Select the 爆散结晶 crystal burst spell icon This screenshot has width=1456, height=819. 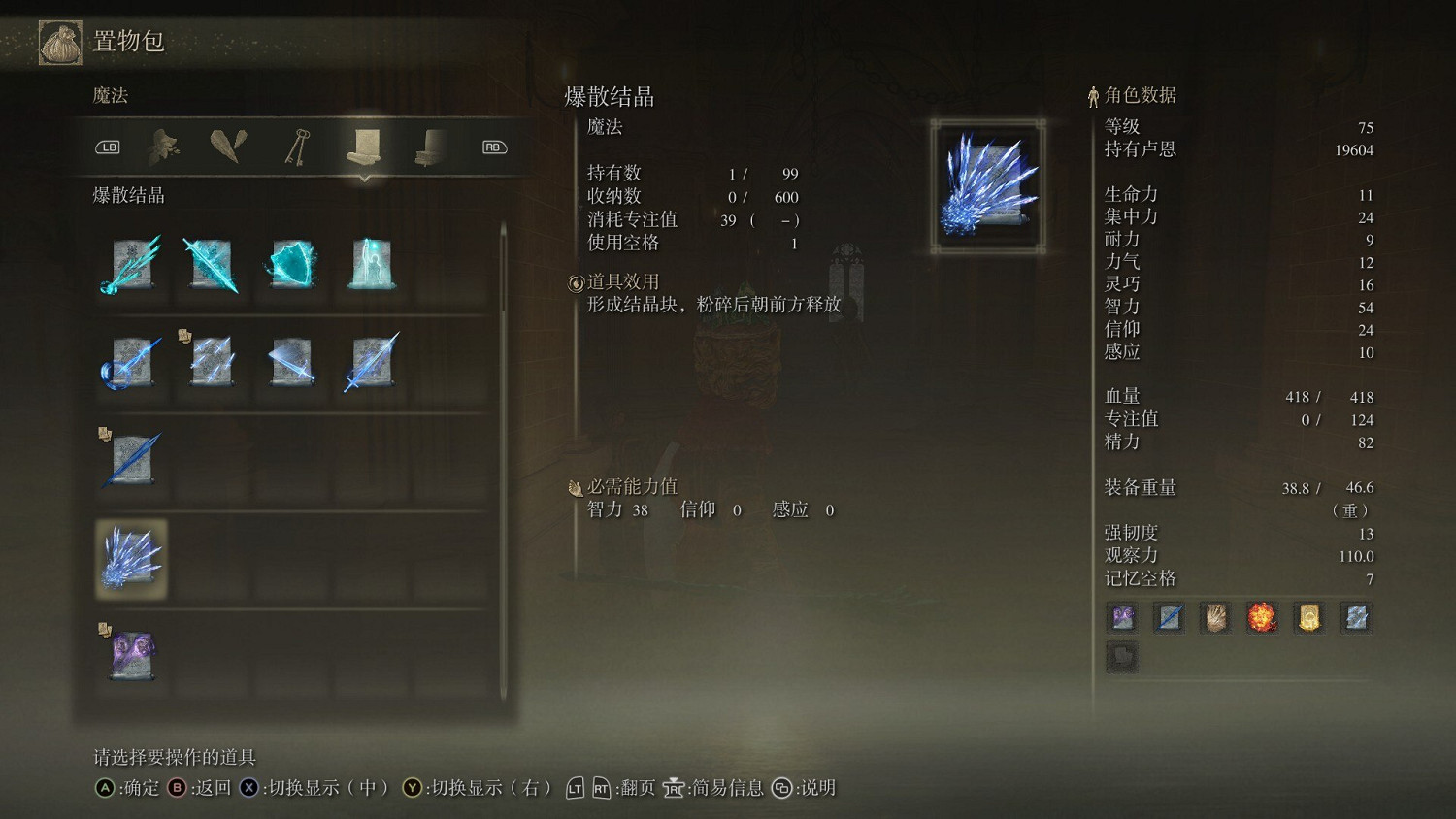coord(130,558)
